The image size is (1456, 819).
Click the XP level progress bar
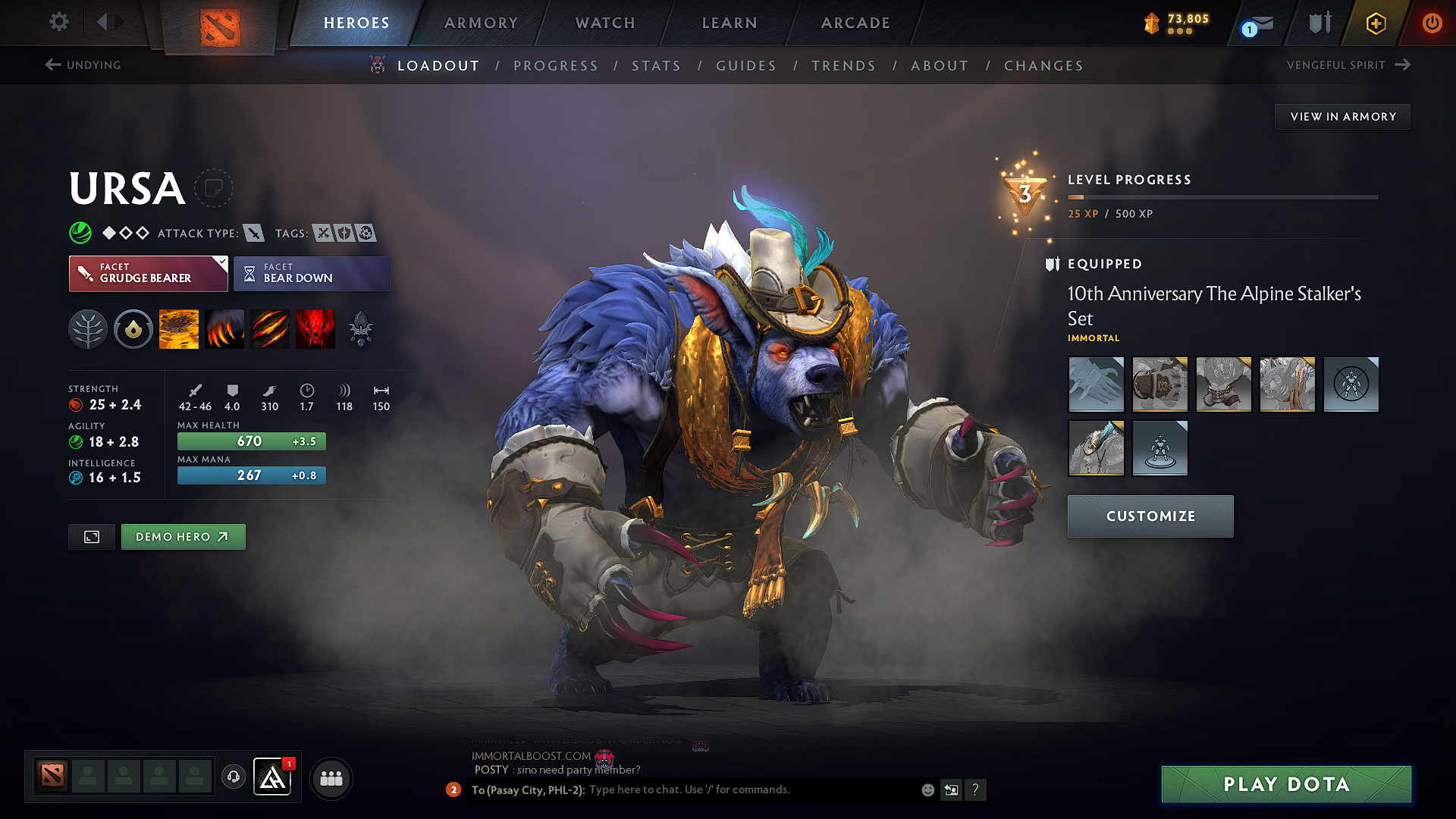point(1222,196)
